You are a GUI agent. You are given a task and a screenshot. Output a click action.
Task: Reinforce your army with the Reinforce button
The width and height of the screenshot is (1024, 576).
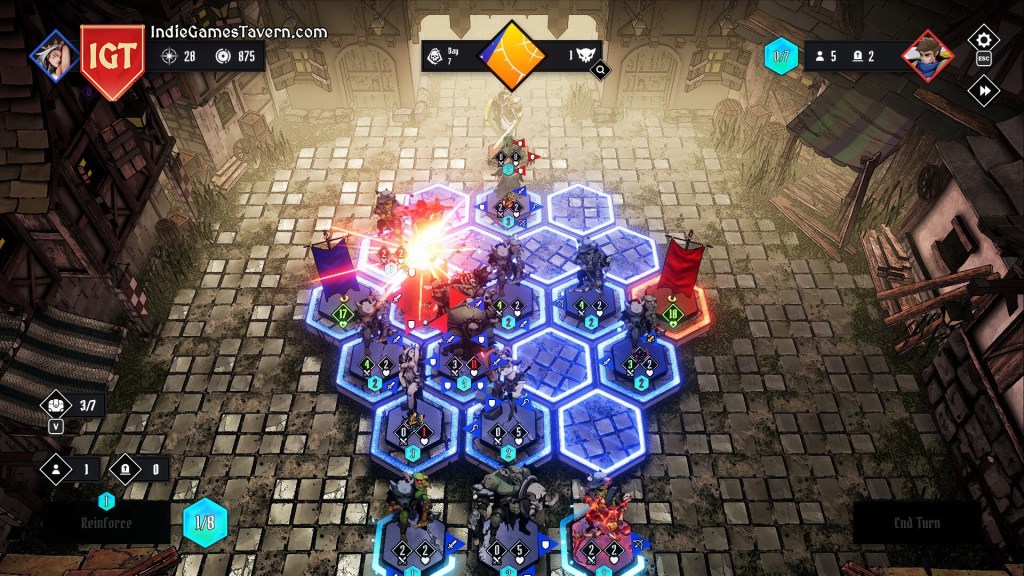106,523
